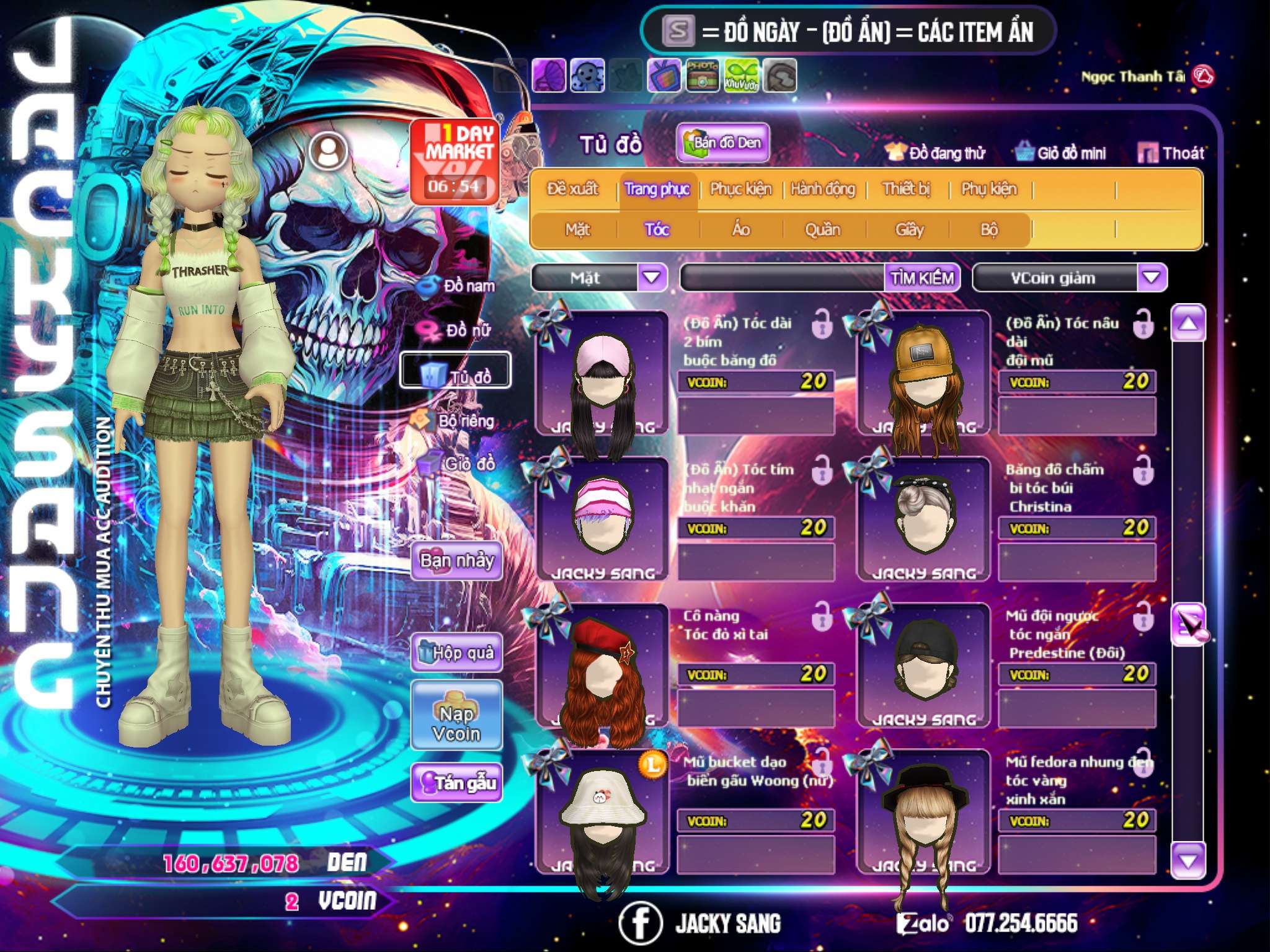
Task: Open the Giầy subcategory
Action: [909, 230]
